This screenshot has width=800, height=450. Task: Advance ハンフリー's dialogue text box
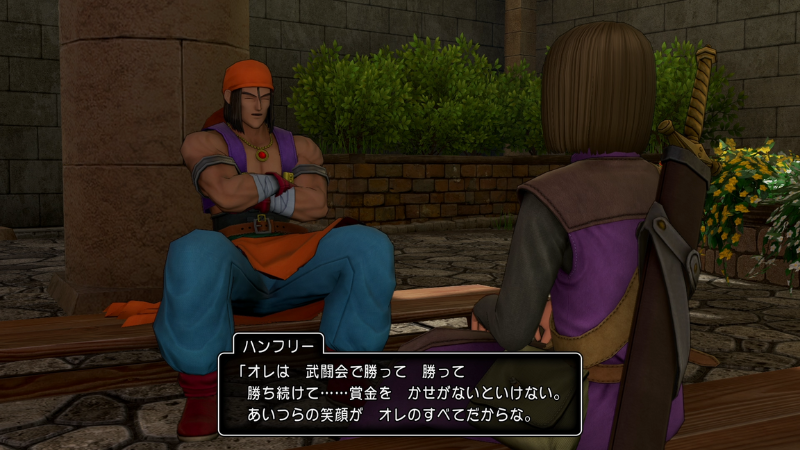point(400,392)
